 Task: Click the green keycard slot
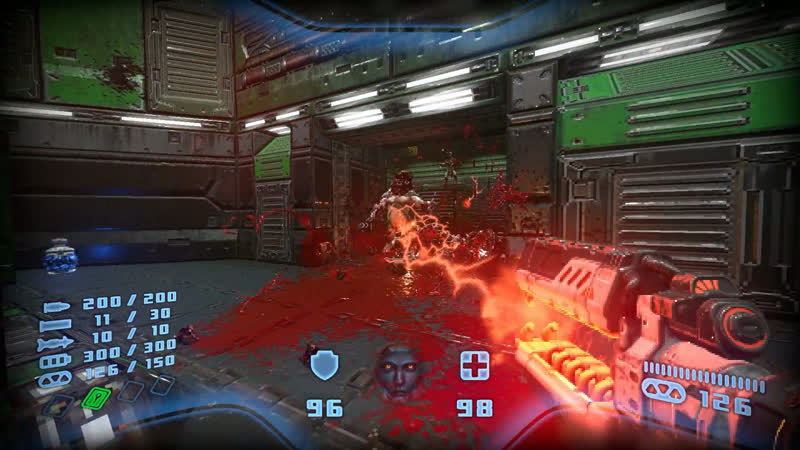pos(95,399)
